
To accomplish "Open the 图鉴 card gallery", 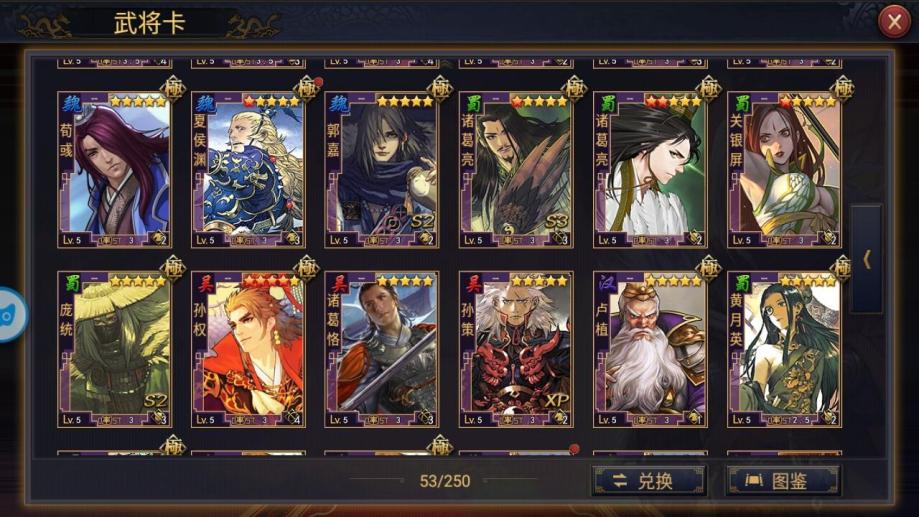I will (x=782, y=481).
